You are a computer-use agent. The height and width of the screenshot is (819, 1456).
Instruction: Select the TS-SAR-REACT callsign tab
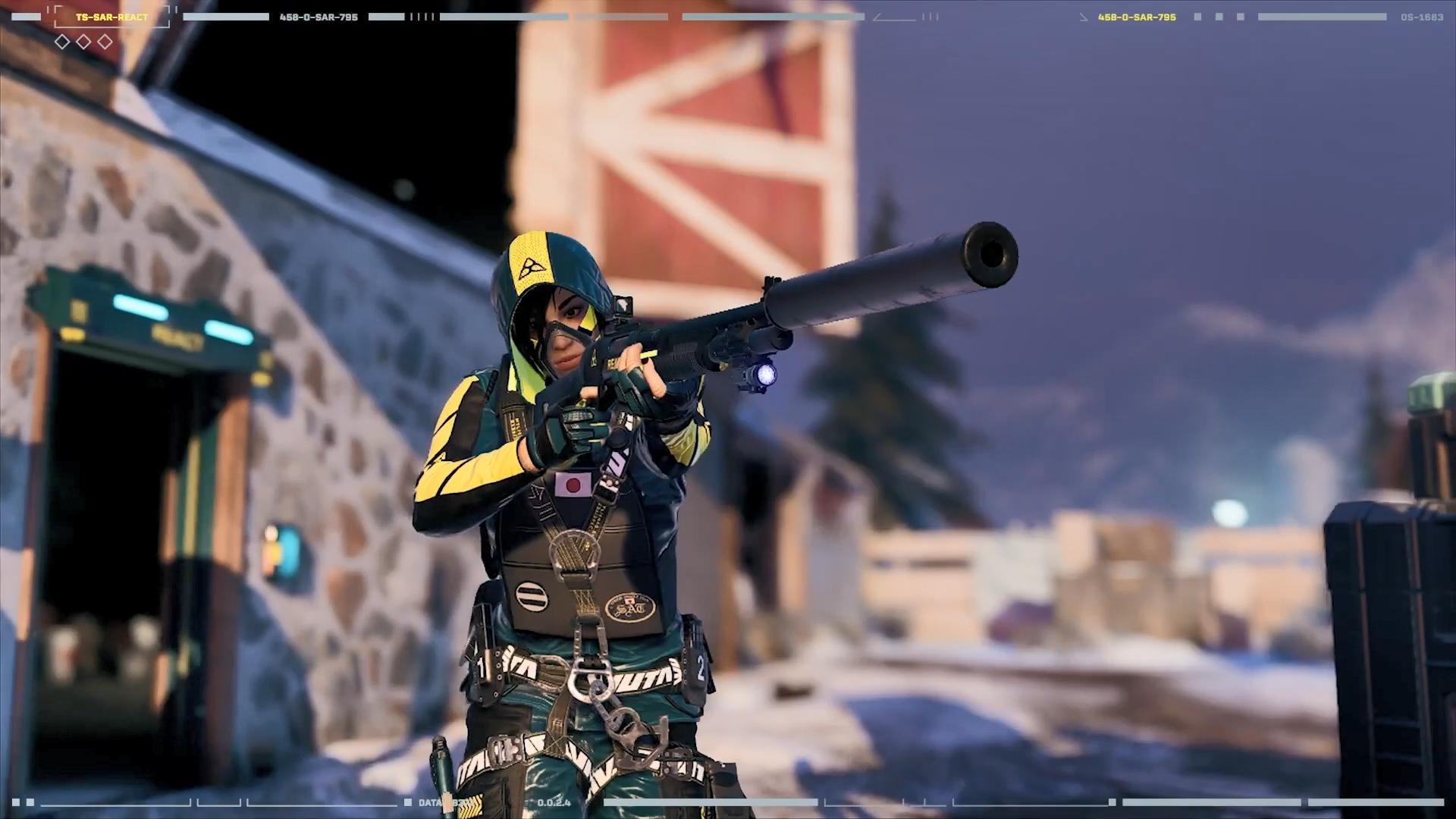[110, 16]
